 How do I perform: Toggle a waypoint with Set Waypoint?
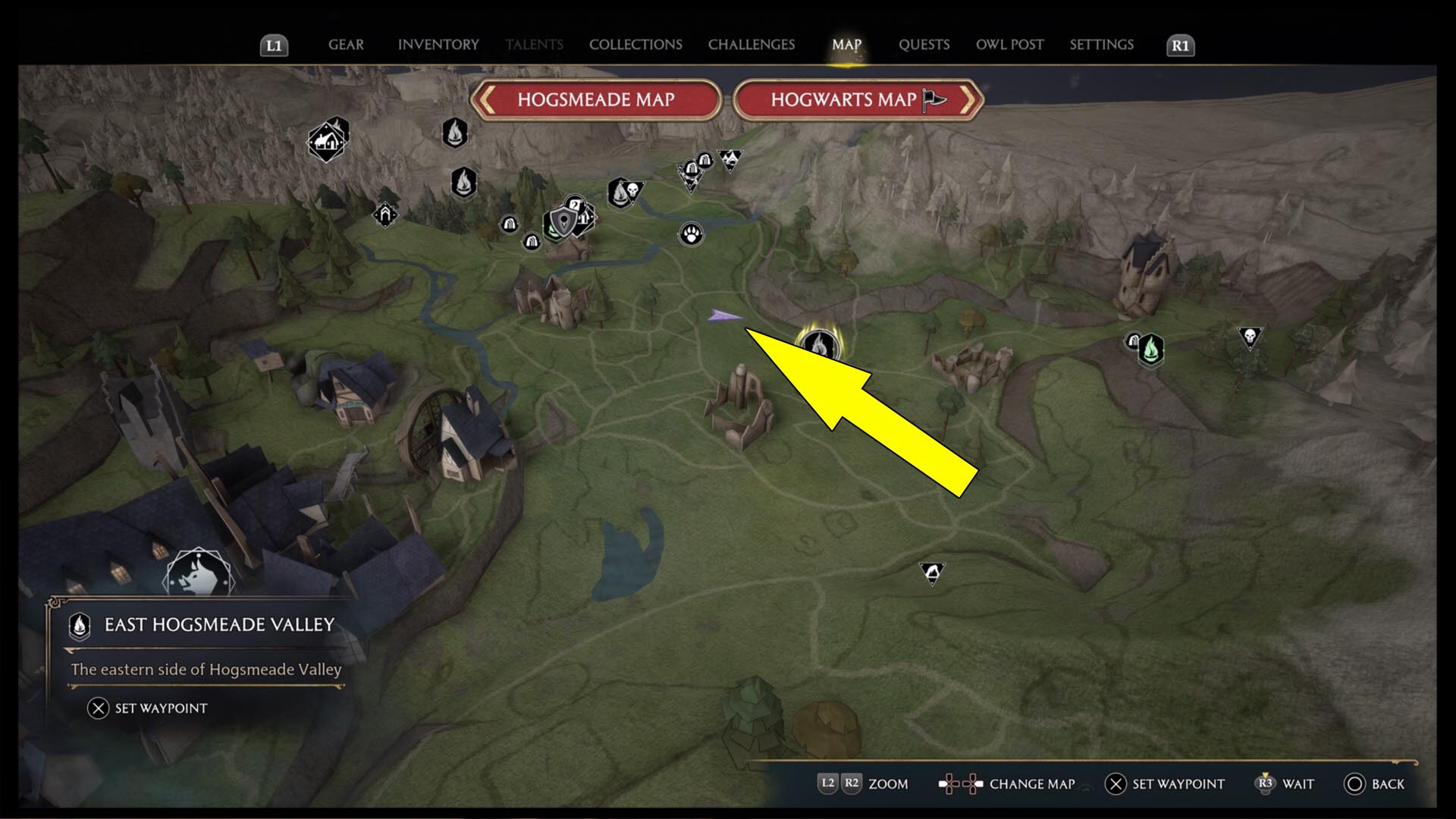149,708
